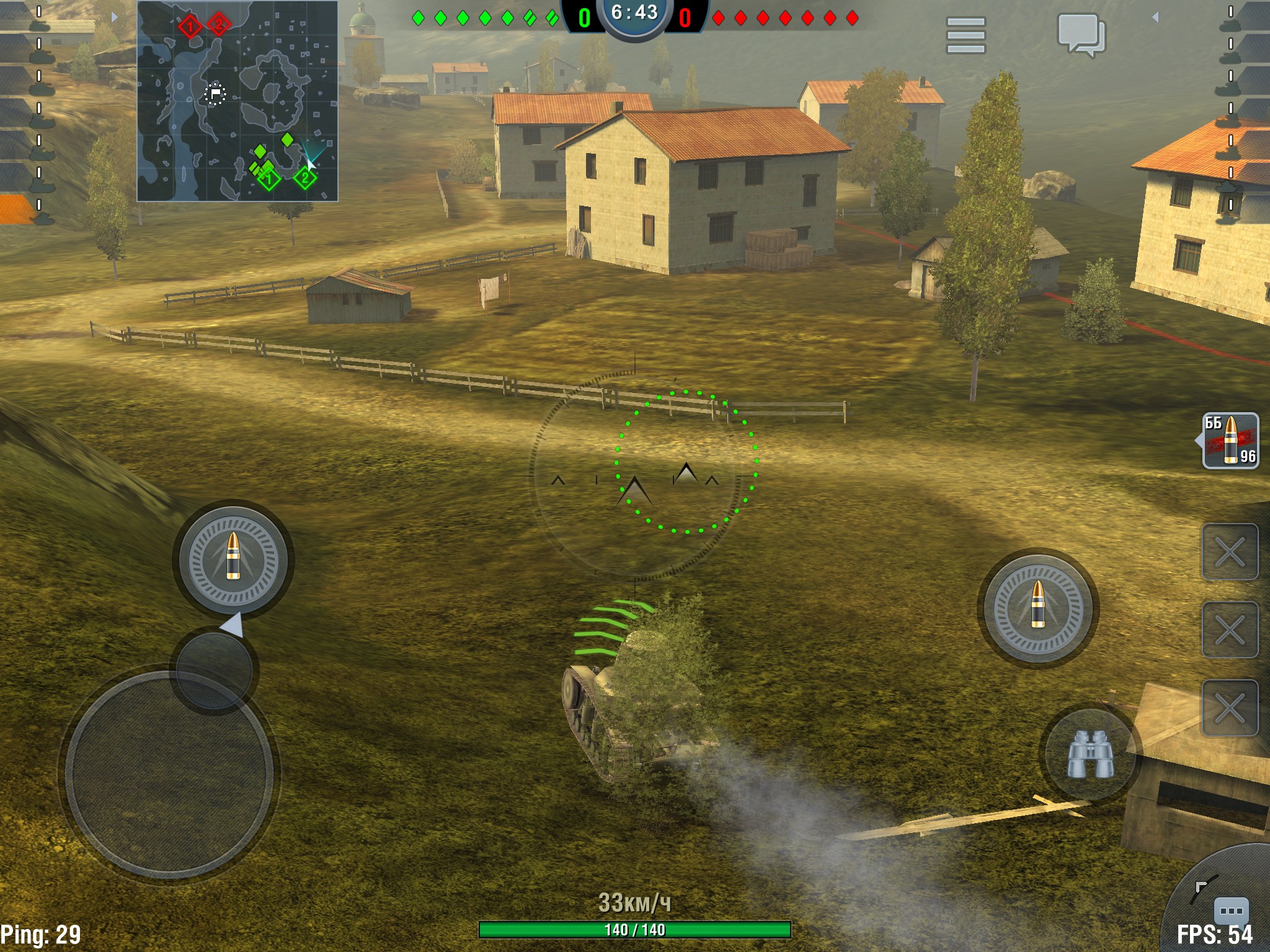
Task: Click the battle minimap
Action: pyautogui.click(x=238, y=101)
